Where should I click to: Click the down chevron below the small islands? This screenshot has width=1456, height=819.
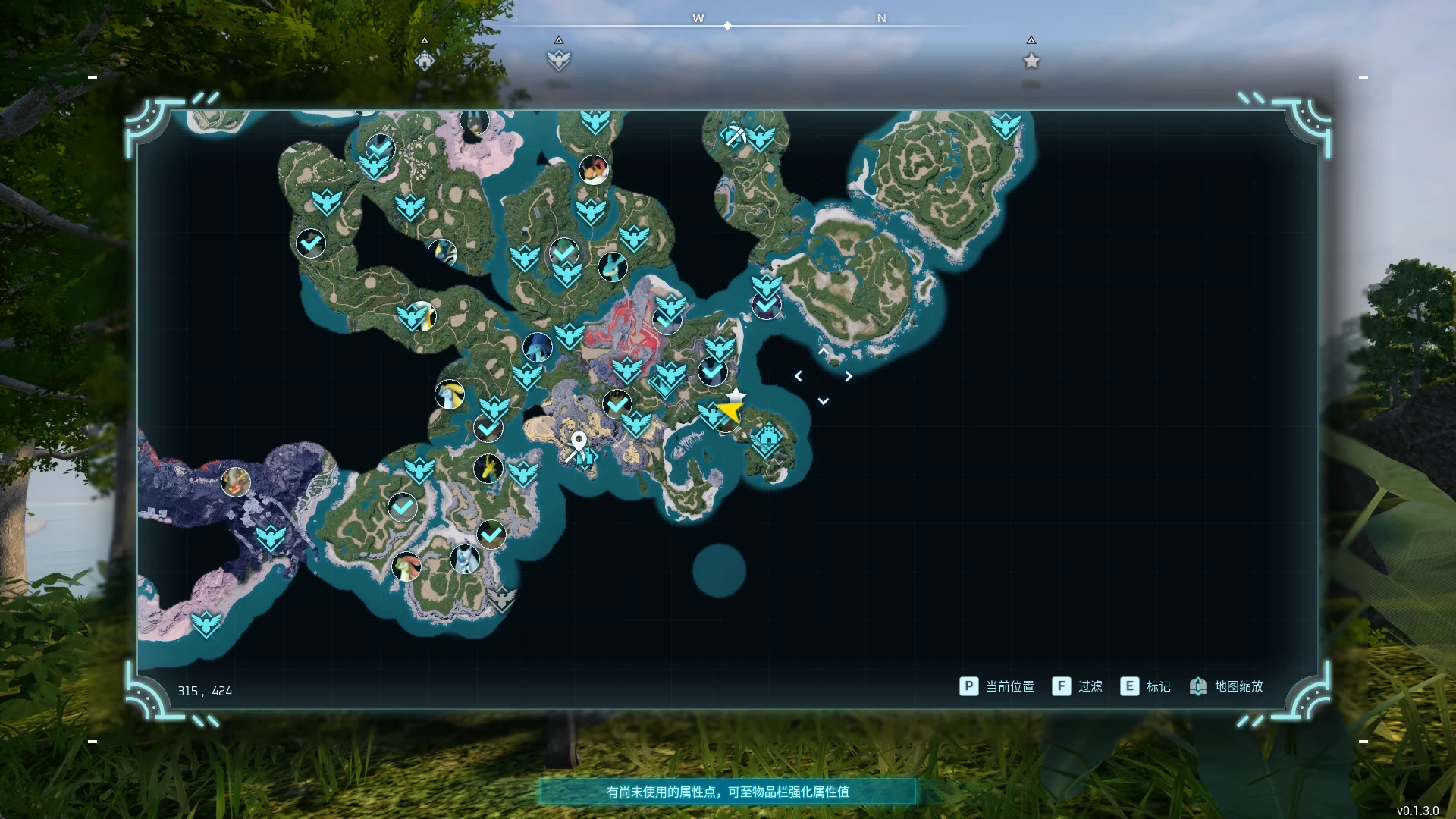(823, 400)
